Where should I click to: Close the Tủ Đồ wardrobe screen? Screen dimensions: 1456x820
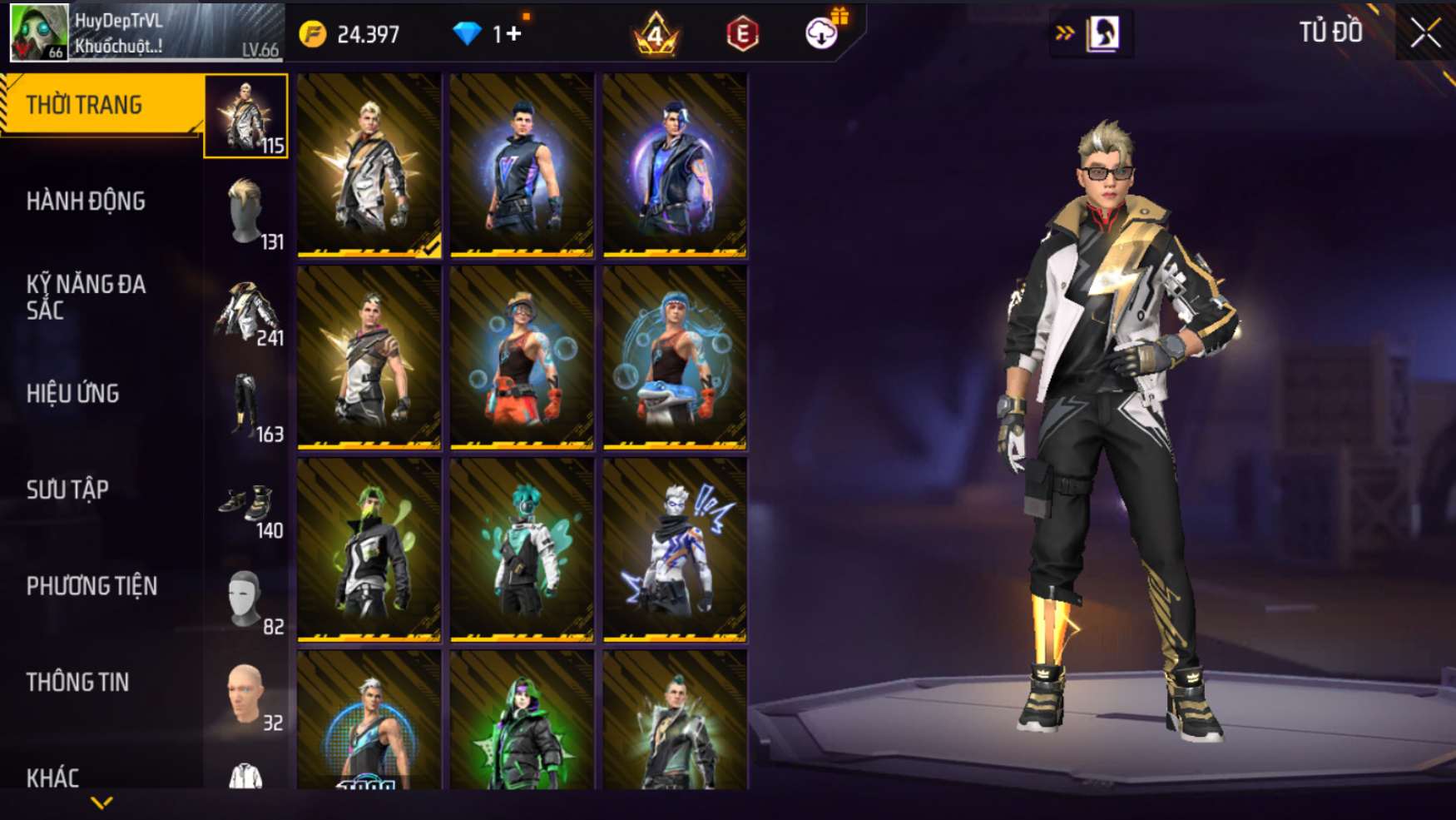[x=1425, y=33]
